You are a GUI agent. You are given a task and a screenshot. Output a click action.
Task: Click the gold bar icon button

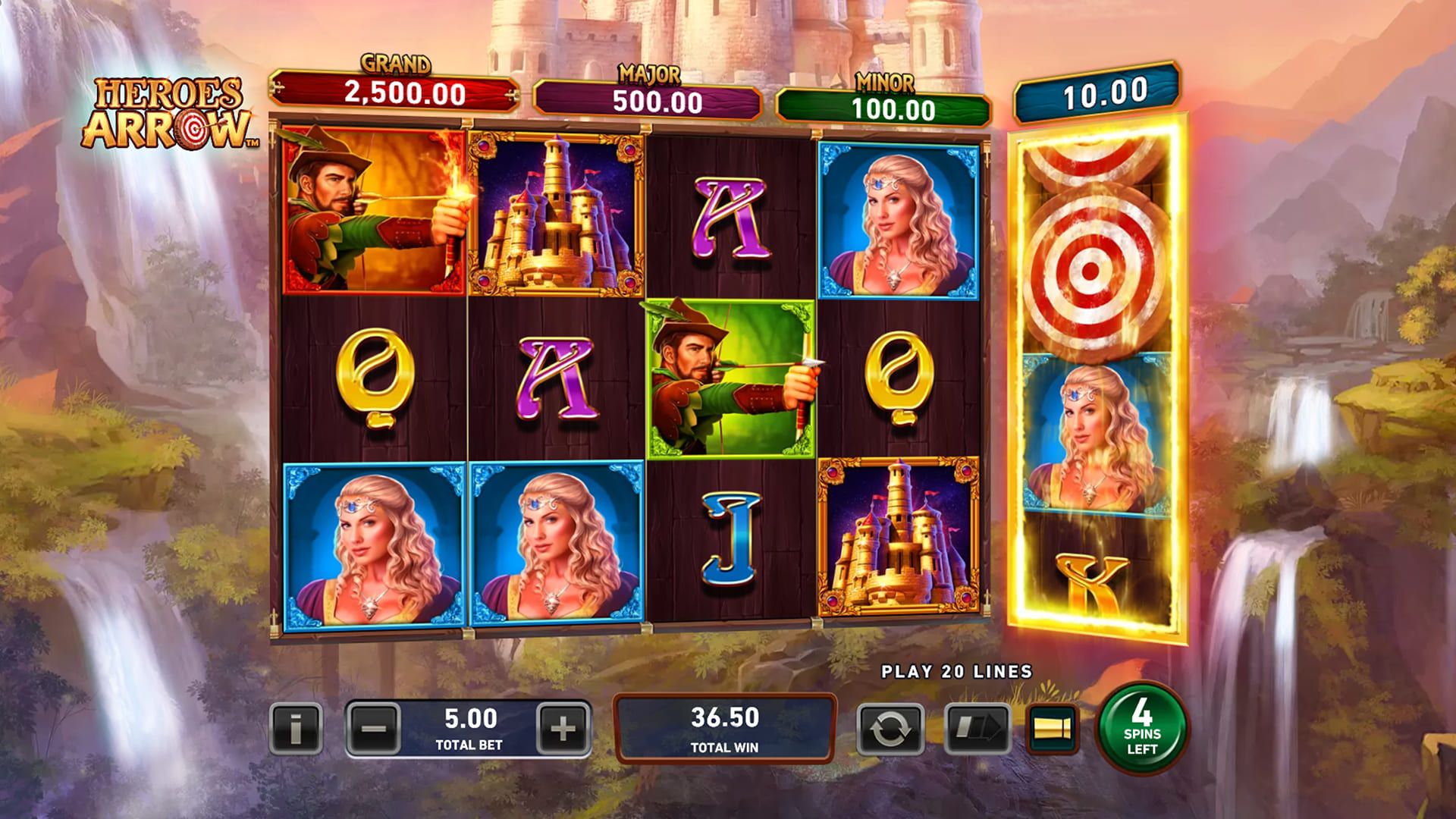click(x=1053, y=729)
